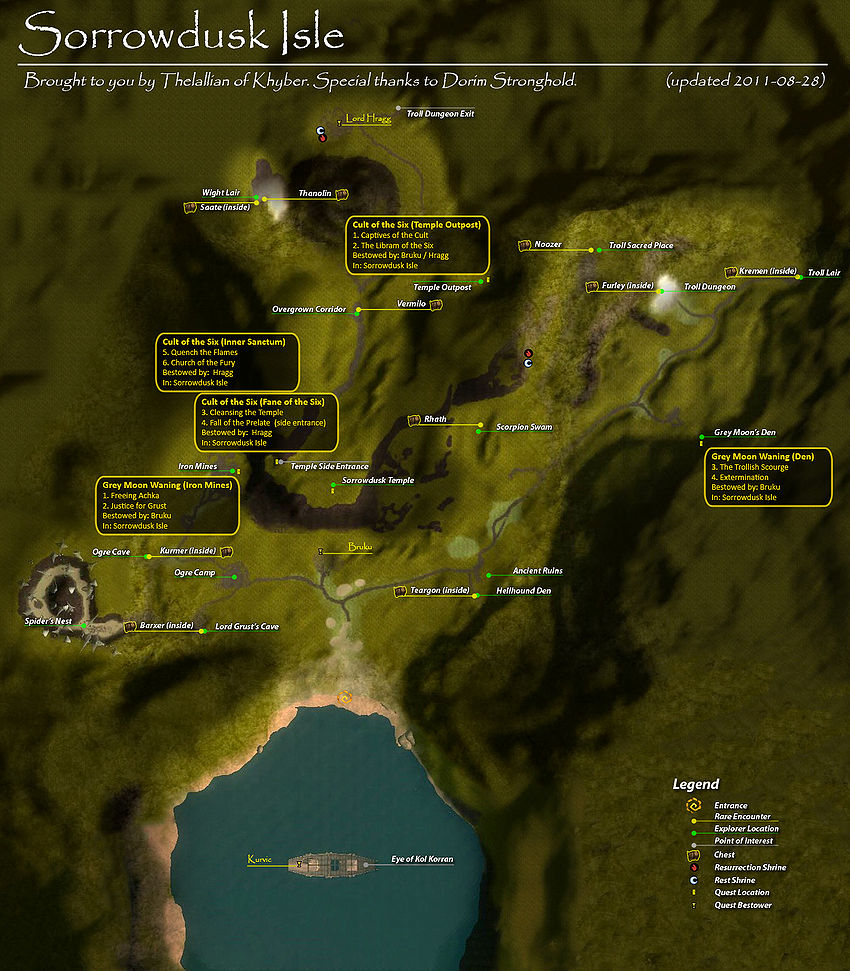Click the Kremen (inside) chest icon
This screenshot has height=971, width=850.
point(731,272)
